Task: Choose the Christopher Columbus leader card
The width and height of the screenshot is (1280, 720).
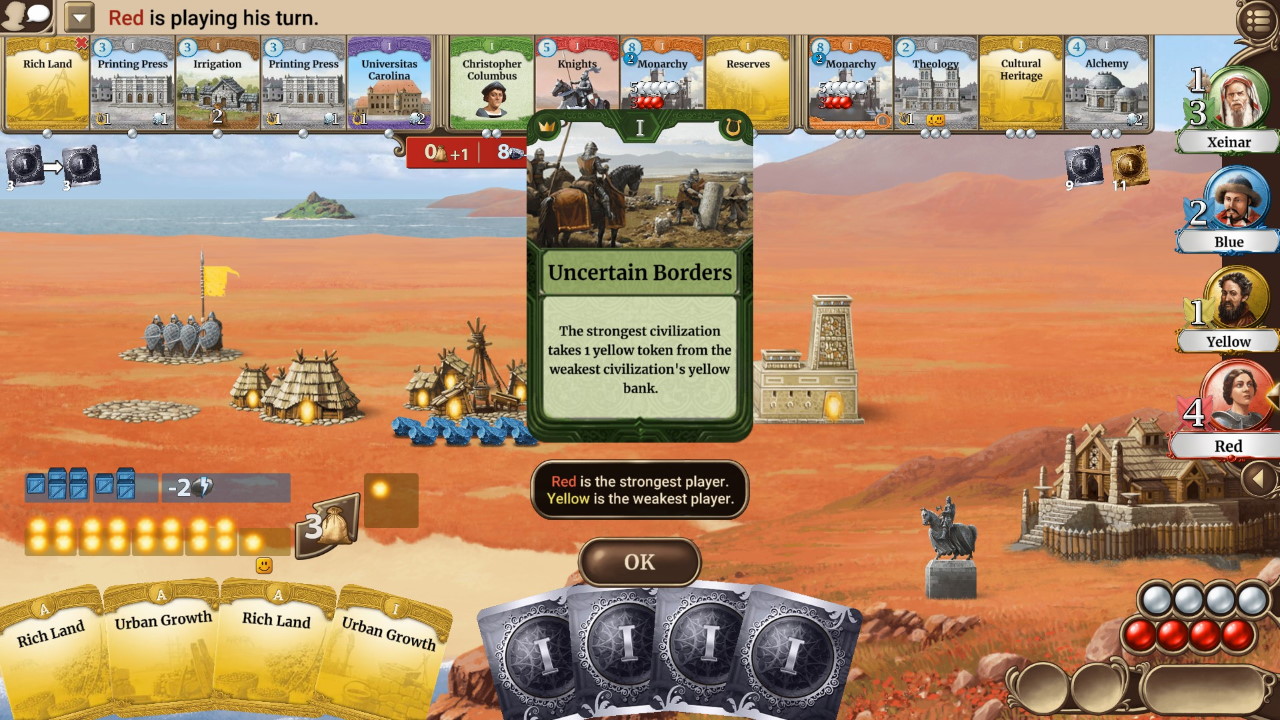Action: tap(491, 84)
